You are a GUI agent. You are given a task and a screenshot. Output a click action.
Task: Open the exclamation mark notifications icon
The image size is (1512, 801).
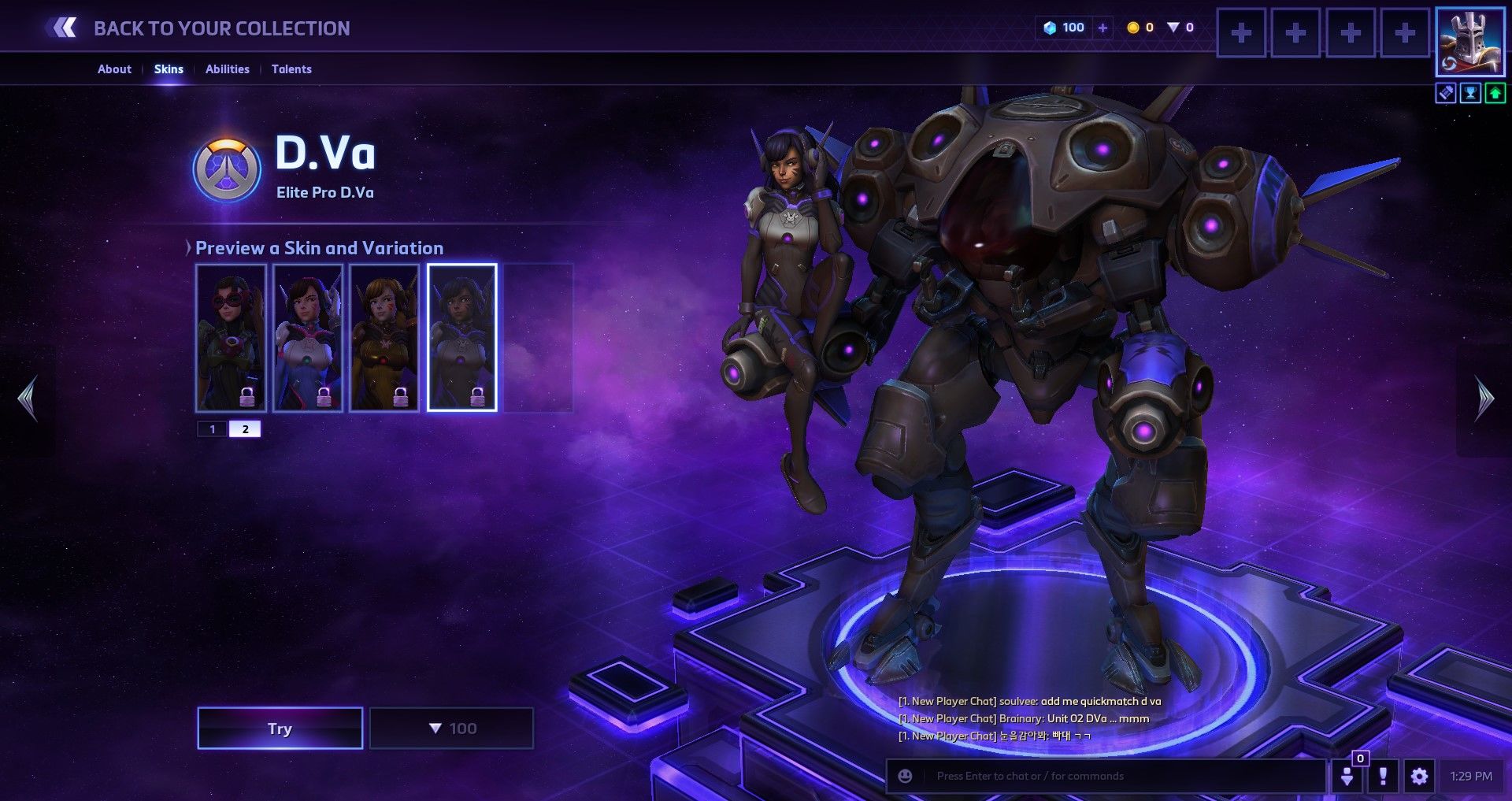1383,777
